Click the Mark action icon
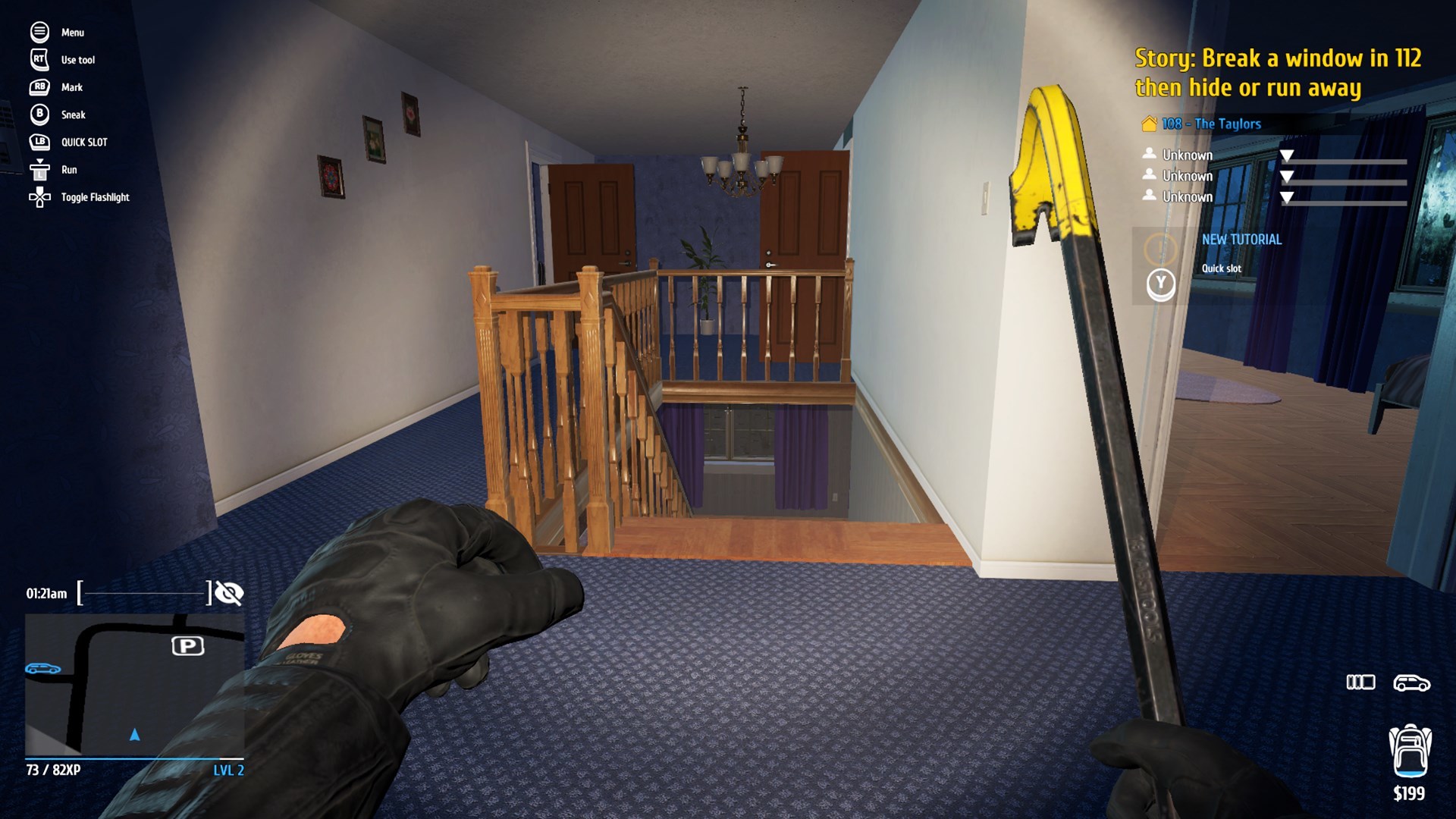The width and height of the screenshot is (1456, 819). pyautogui.click(x=38, y=87)
